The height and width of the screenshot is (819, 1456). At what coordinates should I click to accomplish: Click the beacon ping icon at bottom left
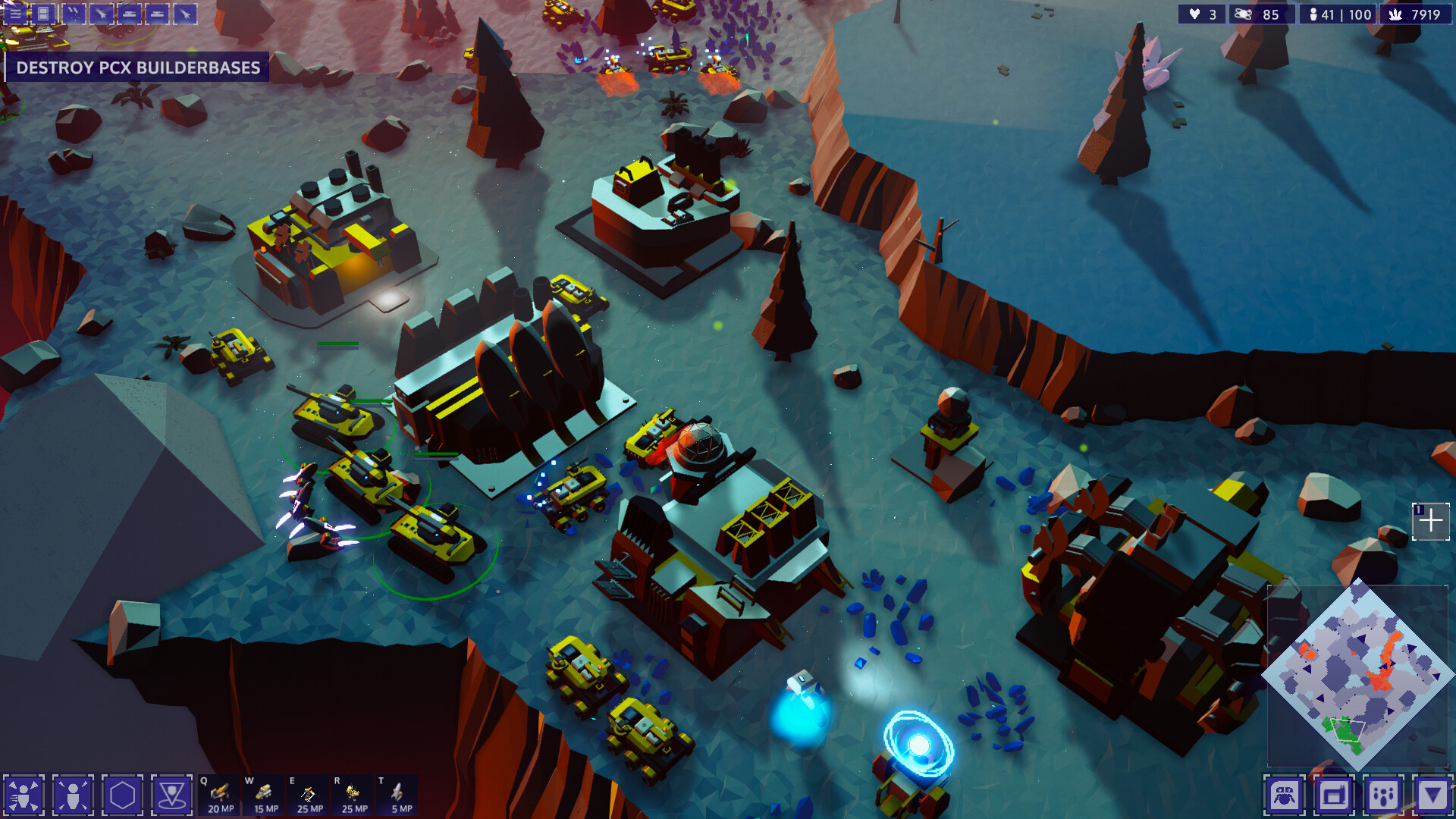(x=173, y=796)
